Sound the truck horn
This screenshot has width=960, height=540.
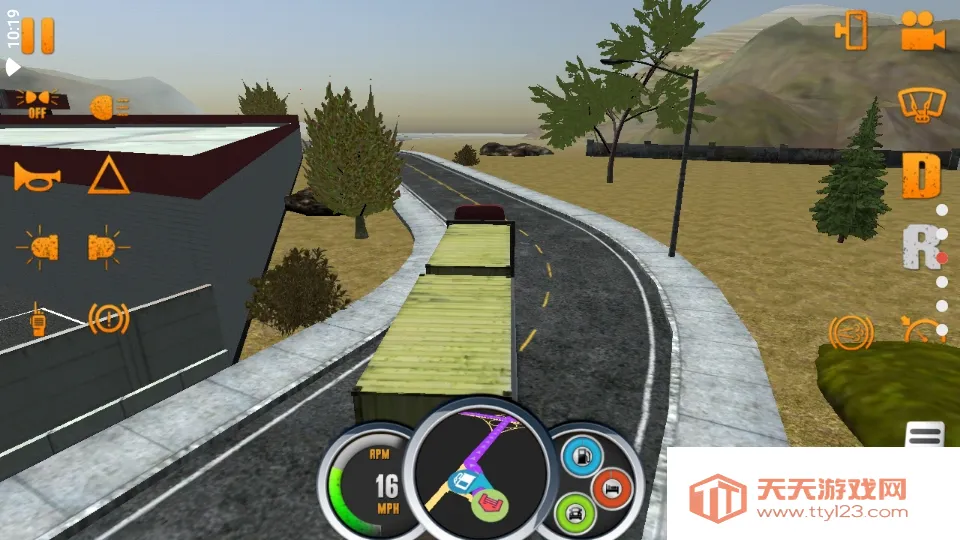pyautogui.click(x=37, y=177)
